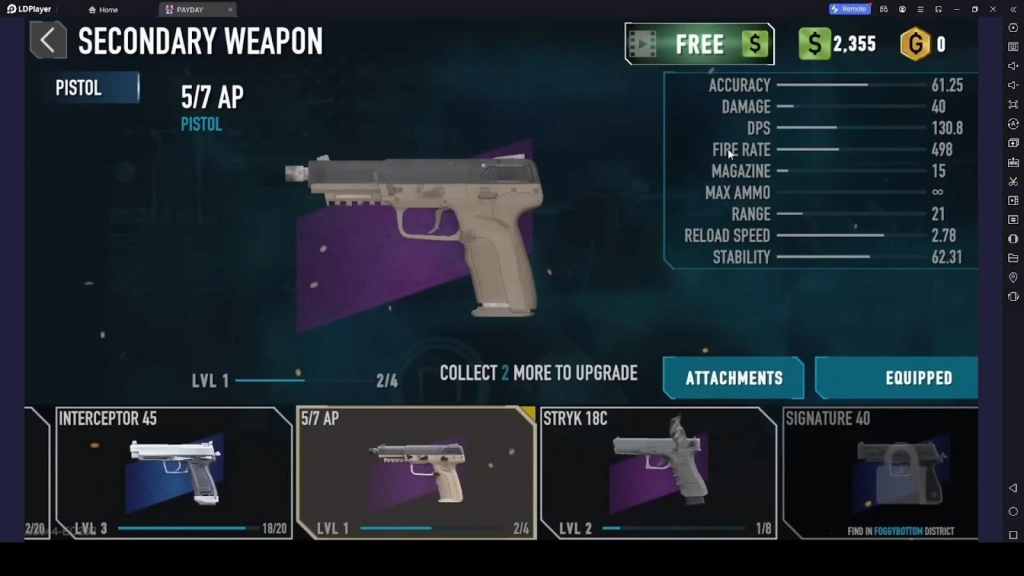Claim the FREE cash video reward
1024x576 pixels.
(698, 44)
